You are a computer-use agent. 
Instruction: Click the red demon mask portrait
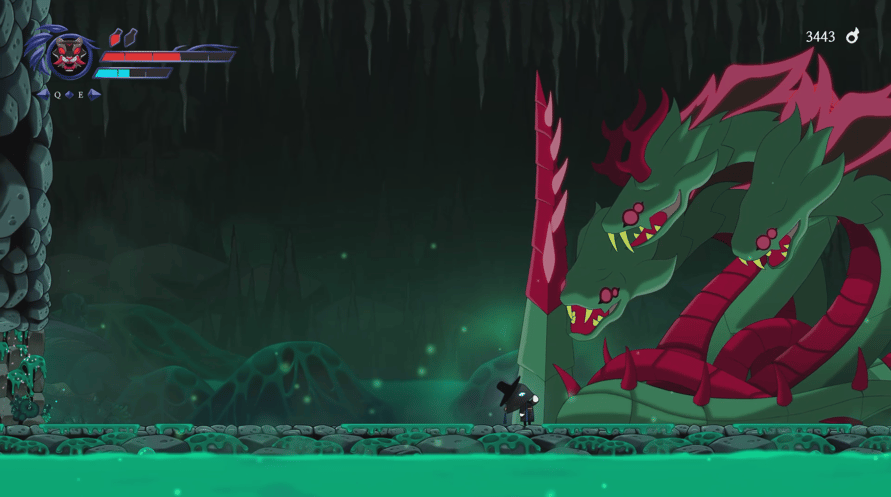click(x=69, y=55)
